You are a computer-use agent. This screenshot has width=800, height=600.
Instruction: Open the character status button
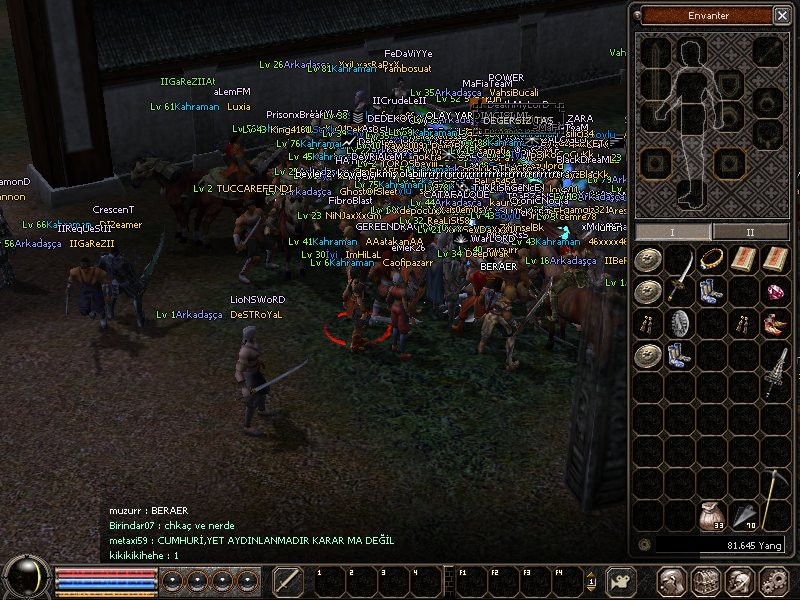[671, 581]
